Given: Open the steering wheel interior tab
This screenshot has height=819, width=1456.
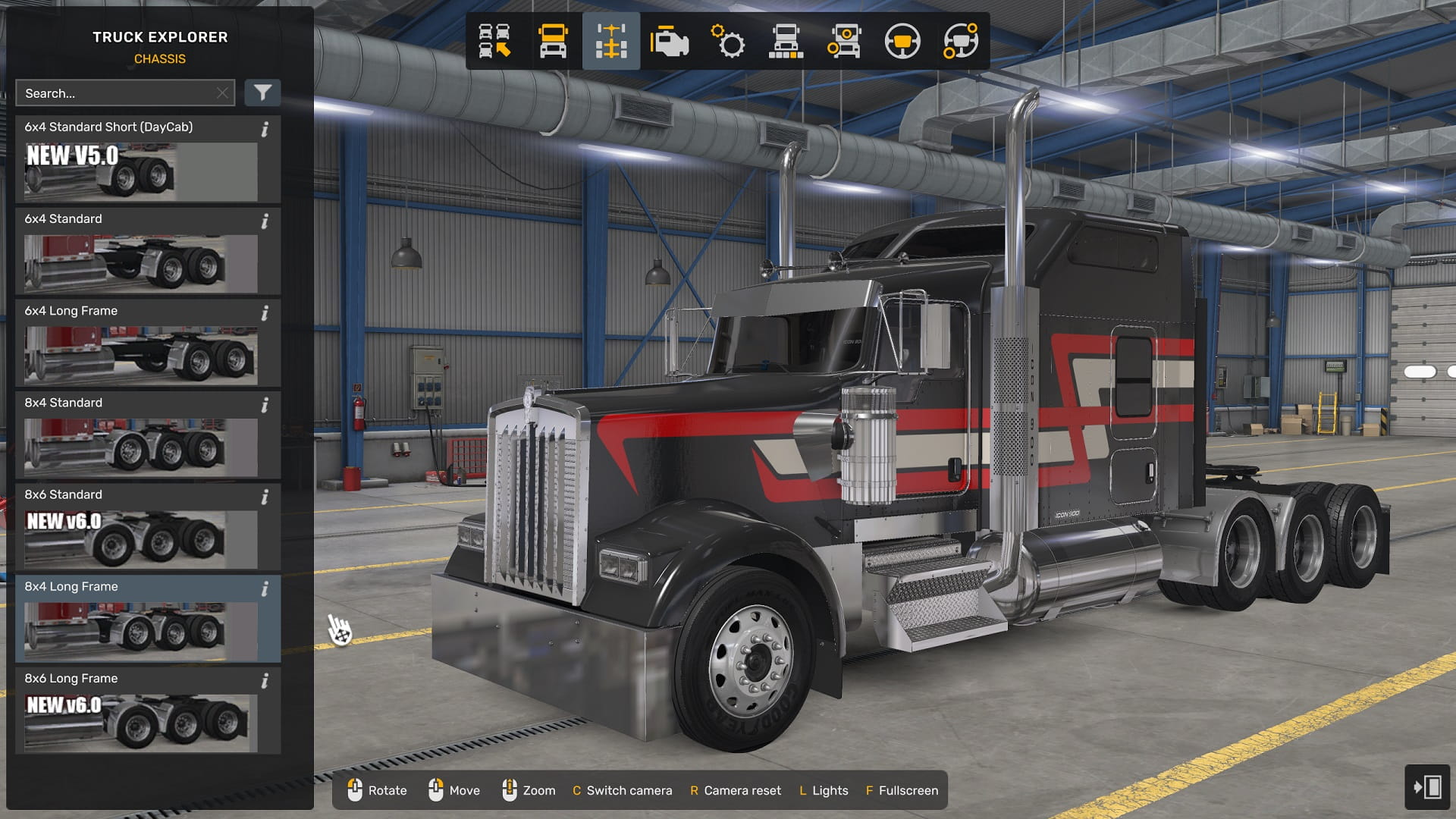Looking at the screenshot, I should pyautogui.click(x=902, y=41).
